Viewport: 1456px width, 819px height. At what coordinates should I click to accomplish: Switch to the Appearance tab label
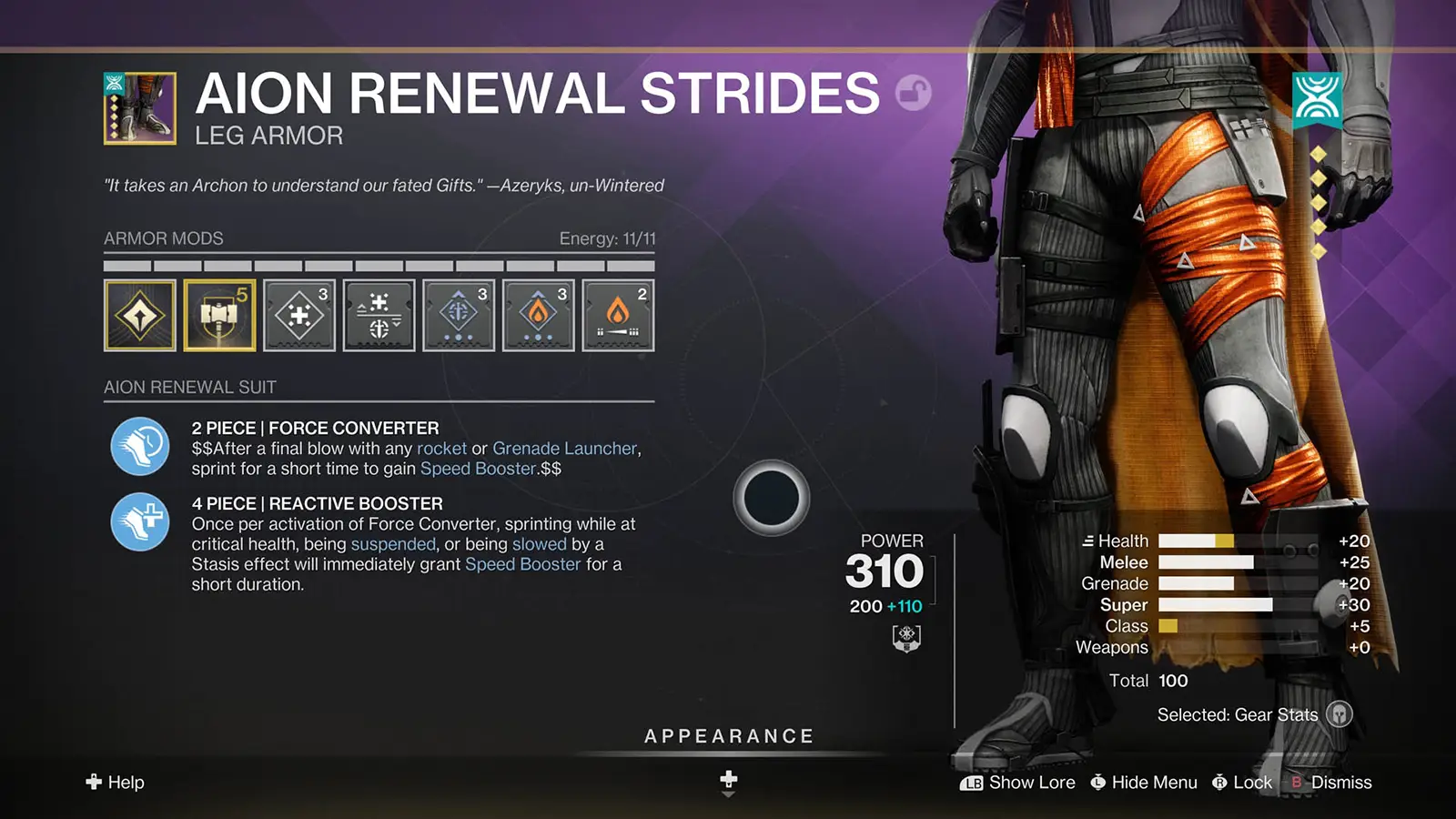pyautogui.click(x=728, y=736)
